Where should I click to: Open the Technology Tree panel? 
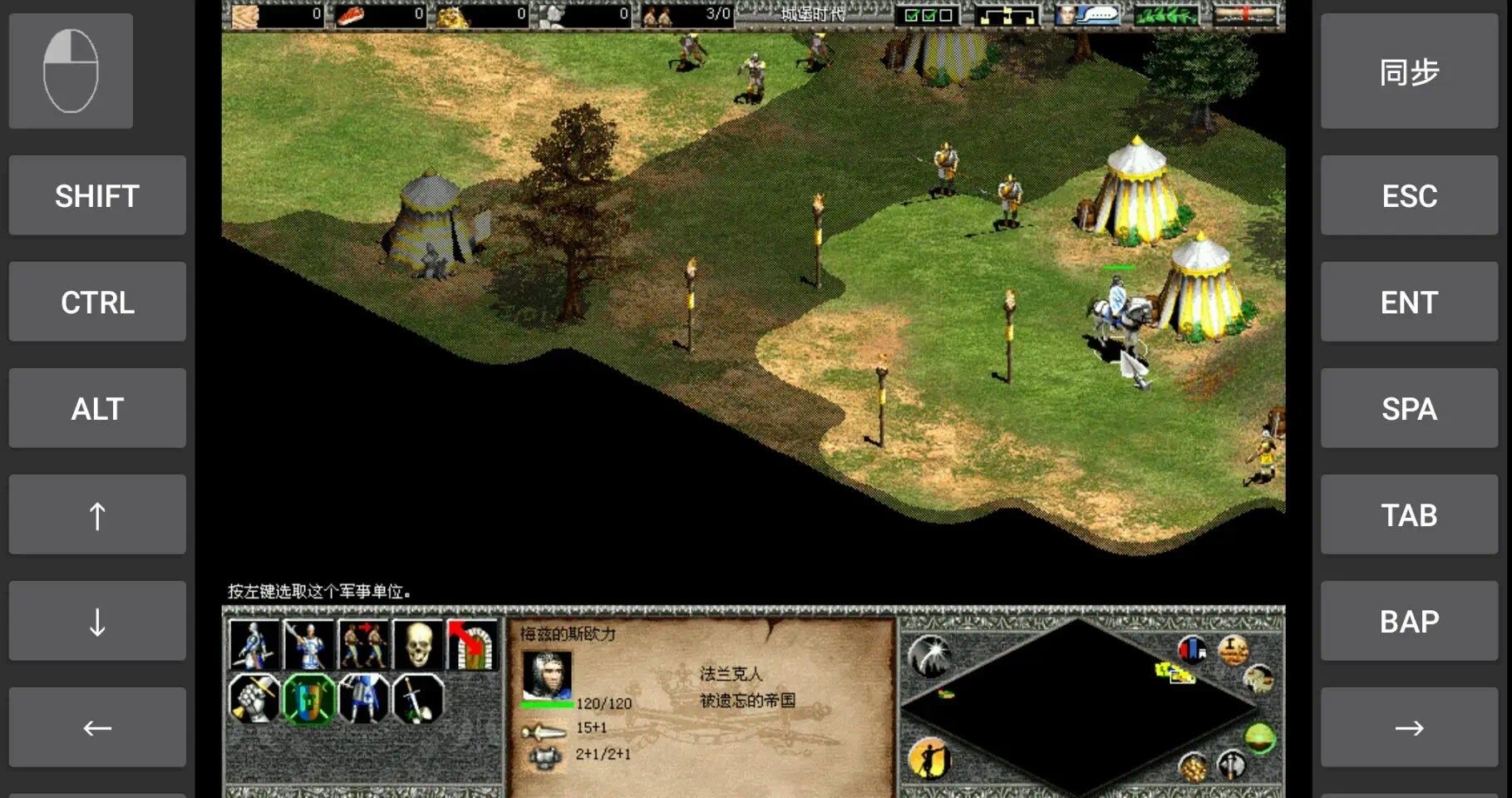click(1007, 13)
